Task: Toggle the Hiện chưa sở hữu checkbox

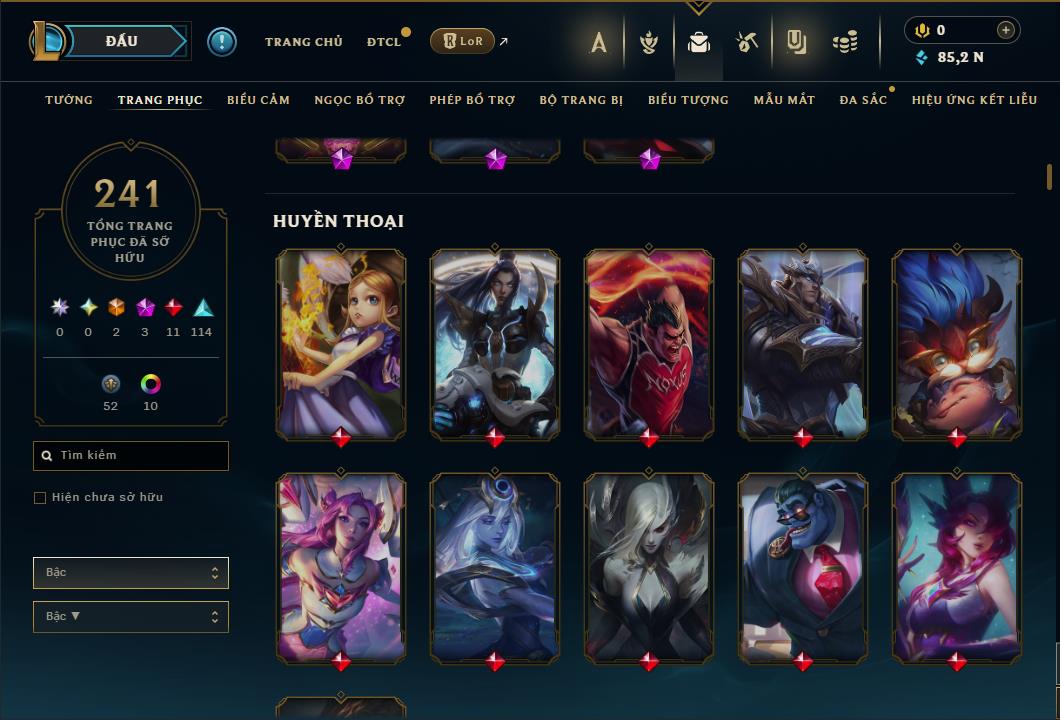Action: (x=40, y=498)
